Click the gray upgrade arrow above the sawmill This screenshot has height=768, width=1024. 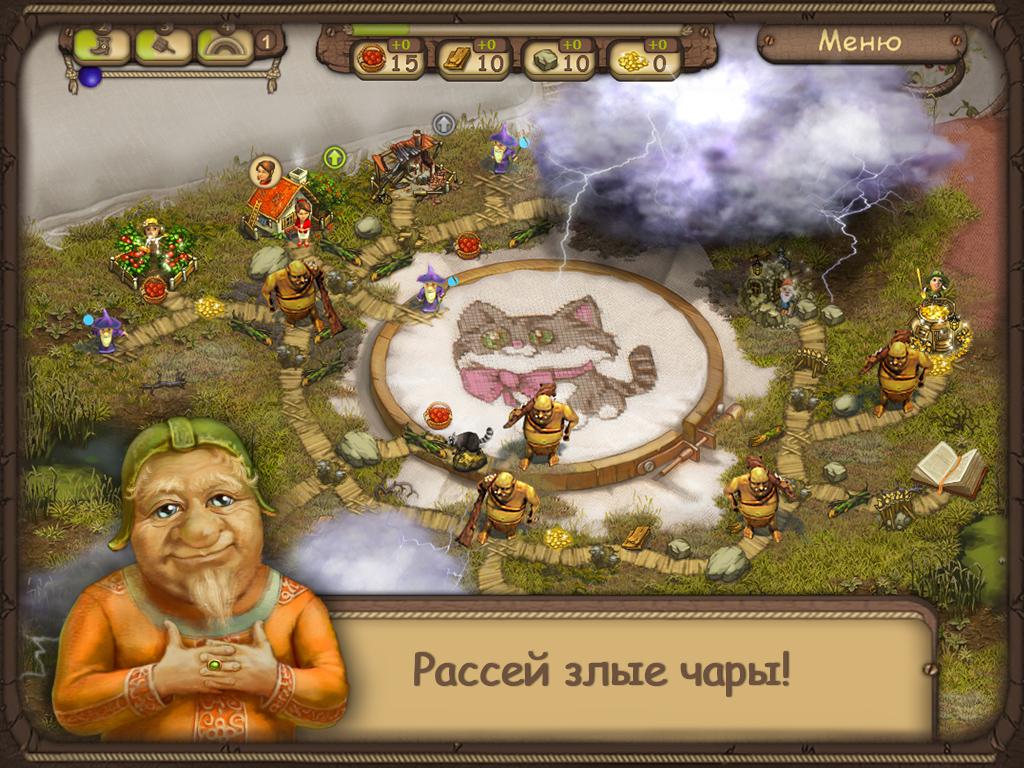tap(444, 124)
